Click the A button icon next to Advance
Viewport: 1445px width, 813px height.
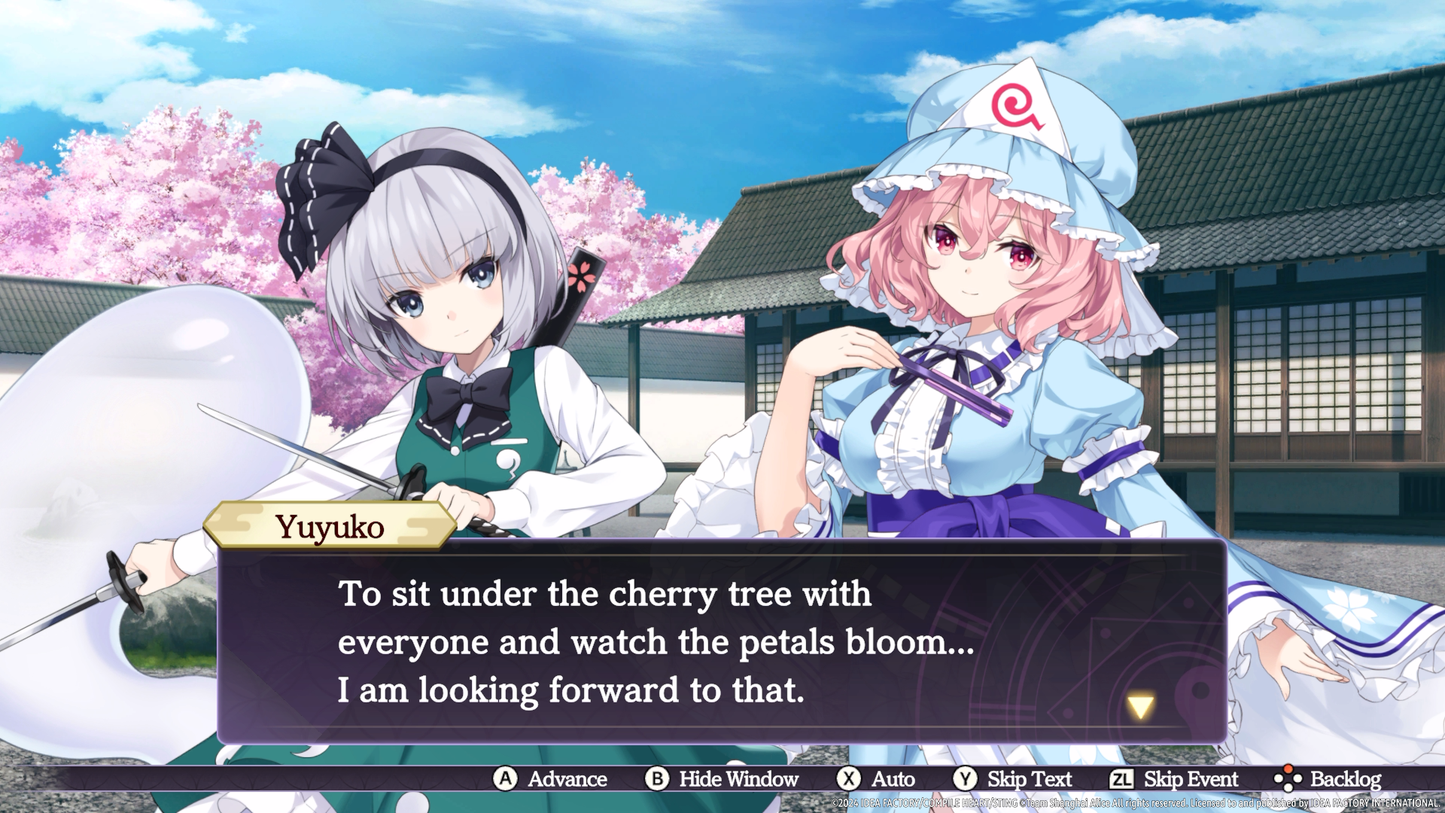pos(505,778)
